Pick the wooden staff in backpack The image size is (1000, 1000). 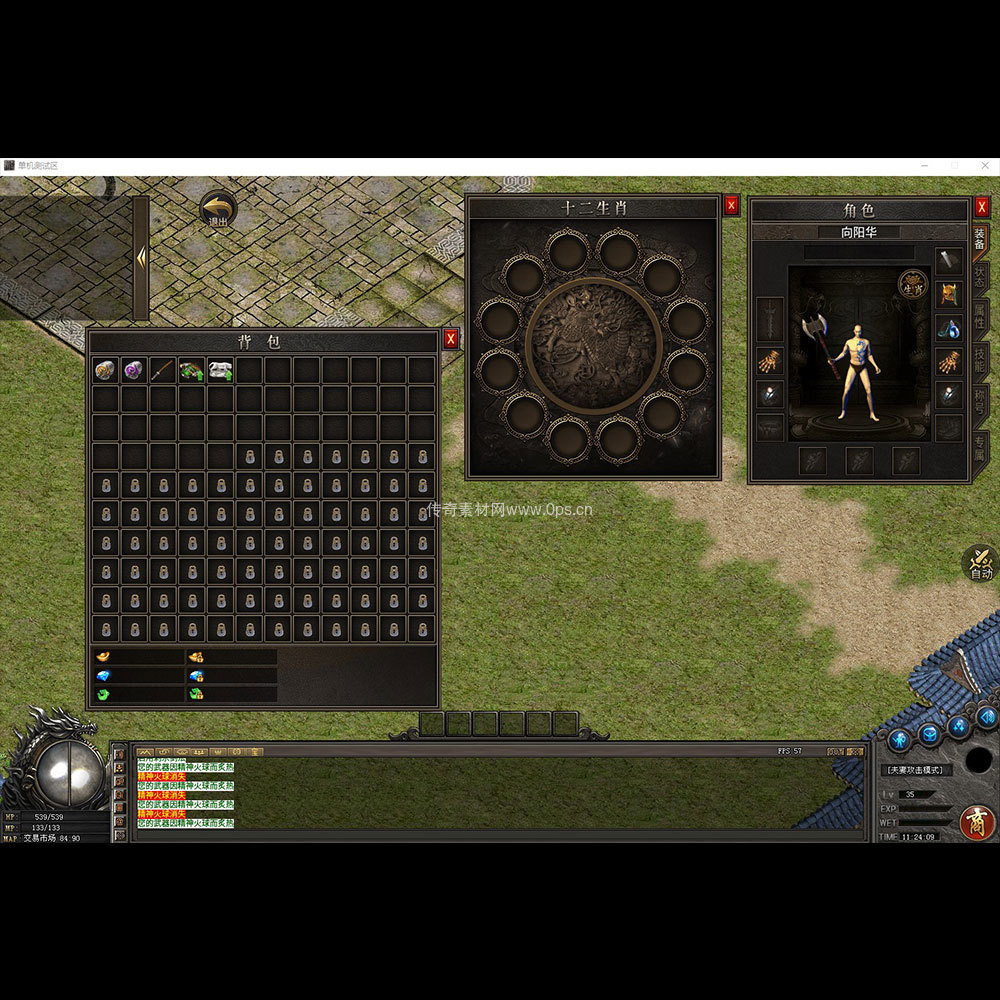(x=162, y=371)
